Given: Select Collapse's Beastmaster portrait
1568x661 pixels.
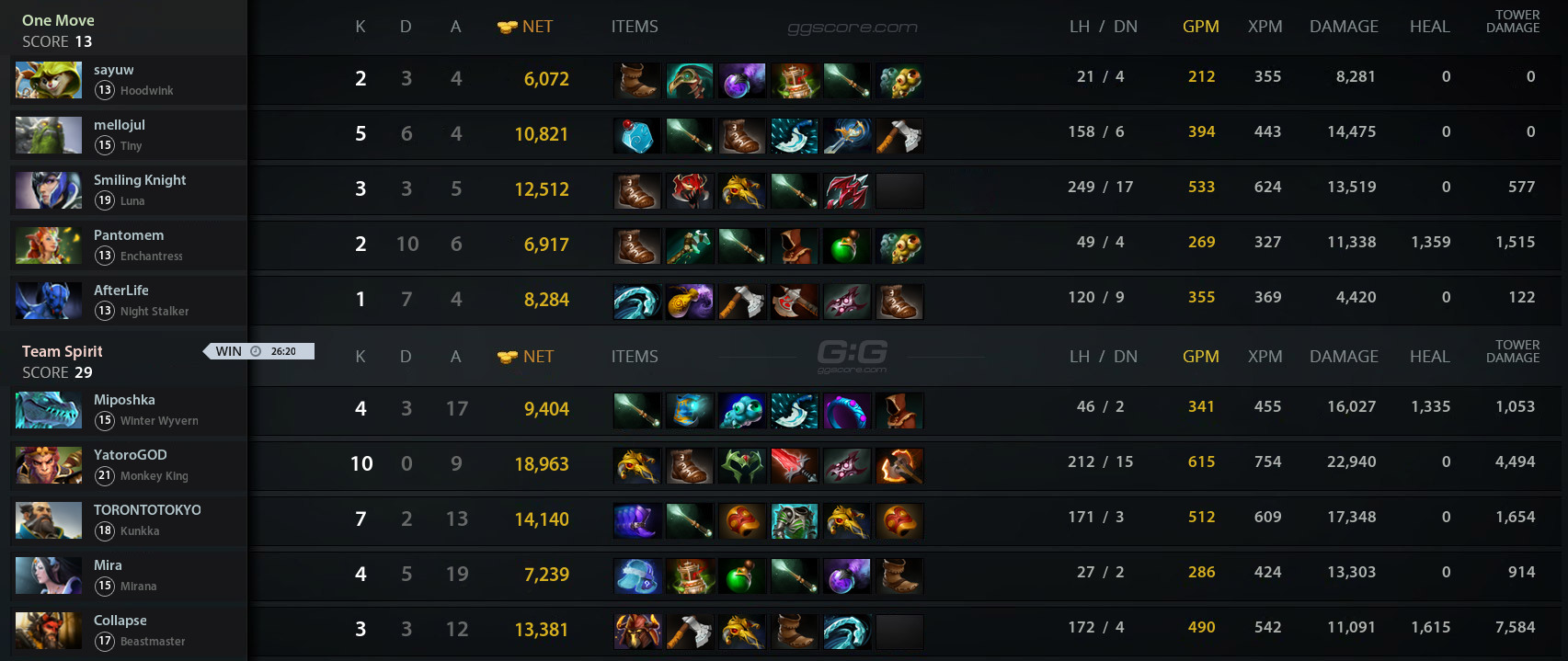Looking at the screenshot, I should [x=48, y=631].
